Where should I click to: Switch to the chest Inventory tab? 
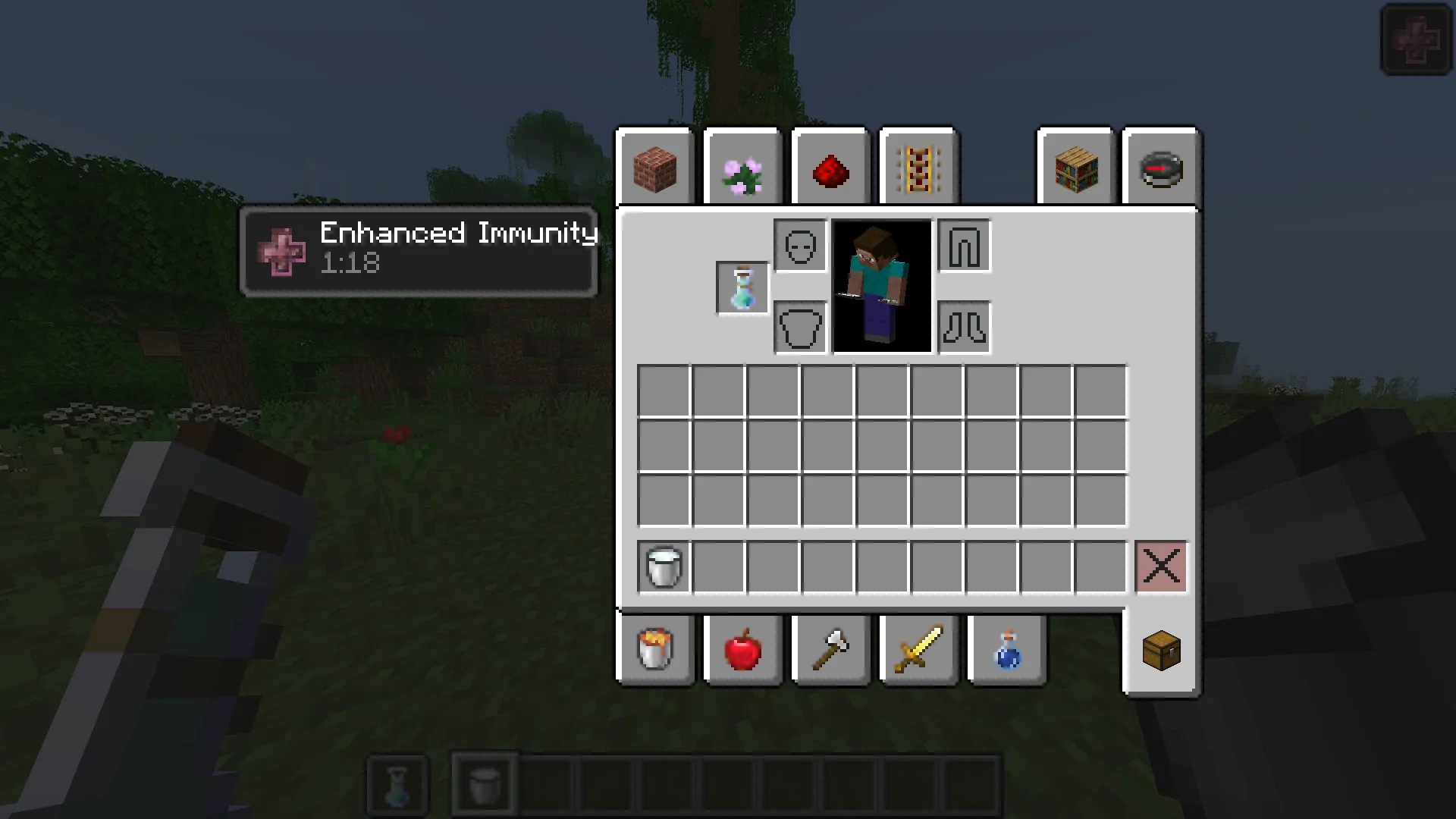click(1162, 651)
